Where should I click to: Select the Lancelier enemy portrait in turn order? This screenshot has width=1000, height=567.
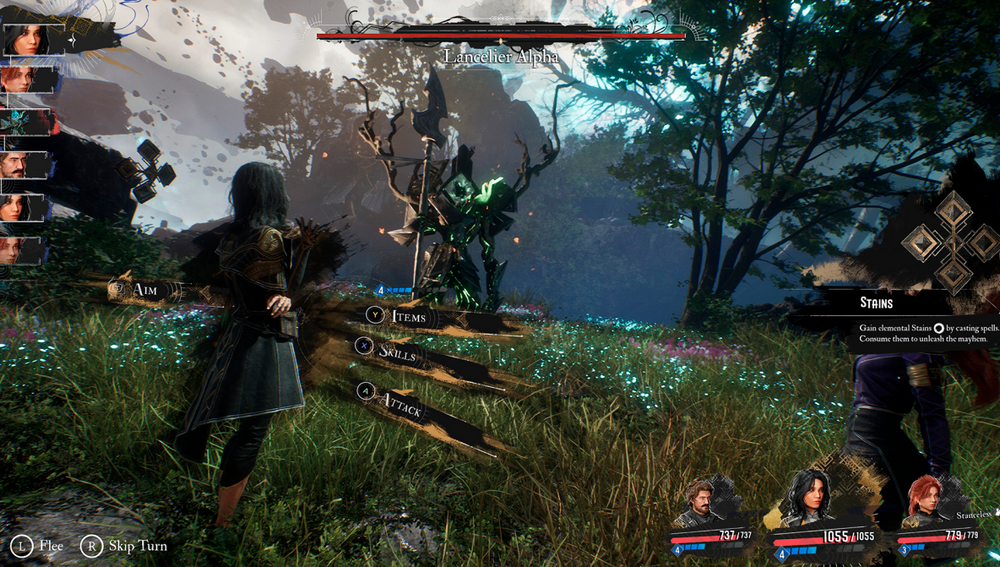pos(22,122)
